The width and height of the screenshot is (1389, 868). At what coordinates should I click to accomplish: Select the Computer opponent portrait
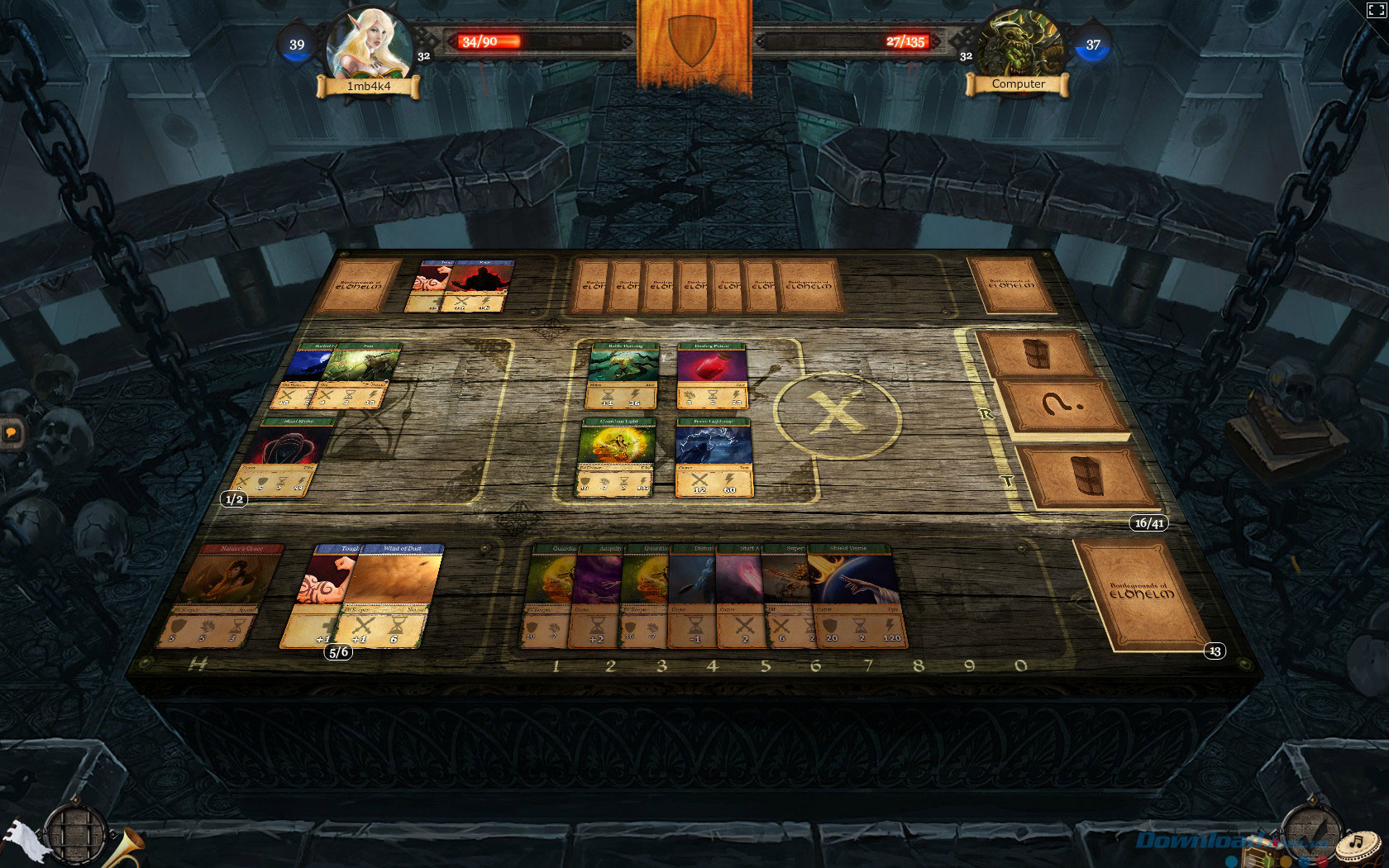1021,41
